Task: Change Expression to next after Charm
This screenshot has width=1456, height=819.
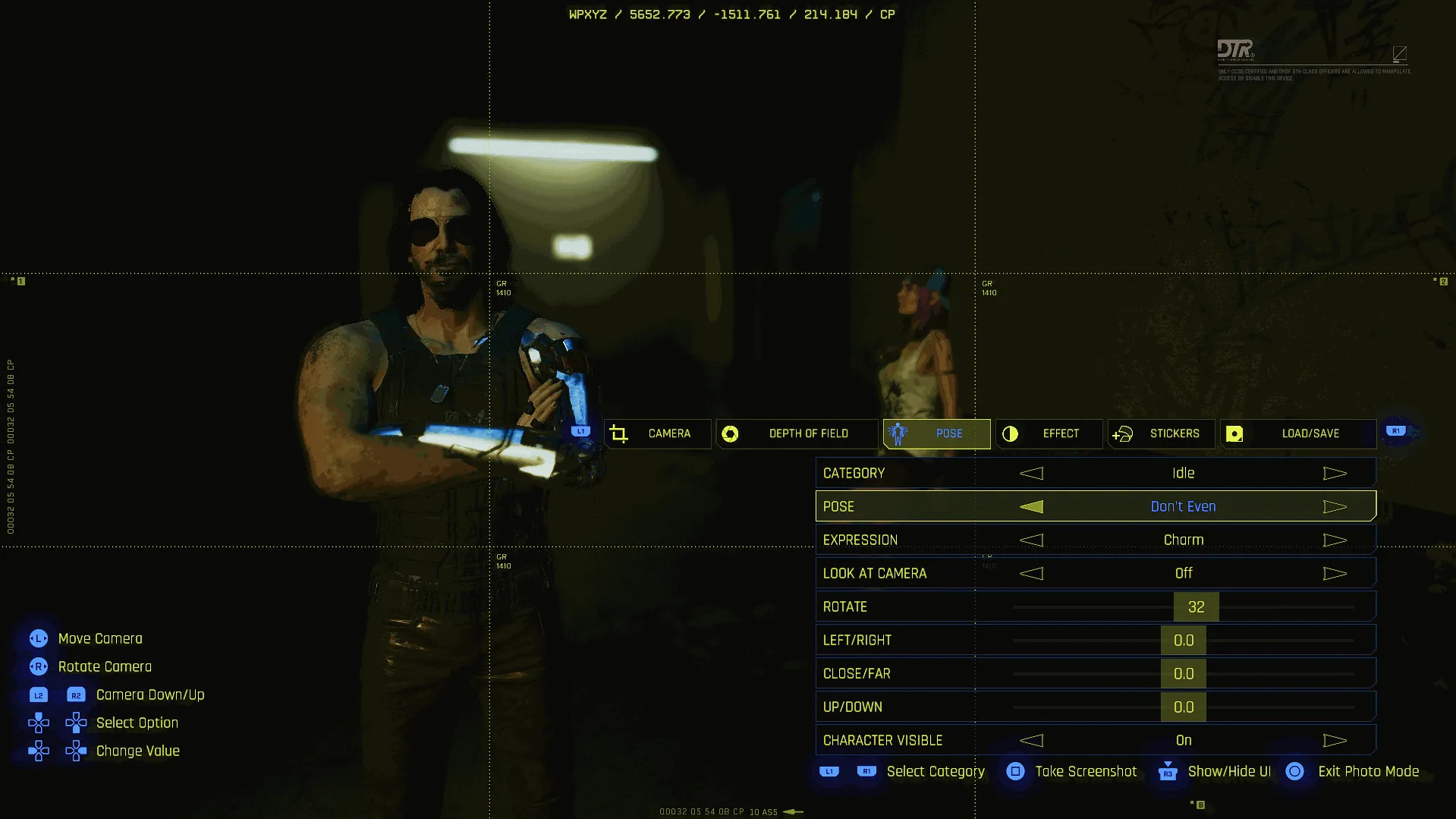Action: 1335,540
